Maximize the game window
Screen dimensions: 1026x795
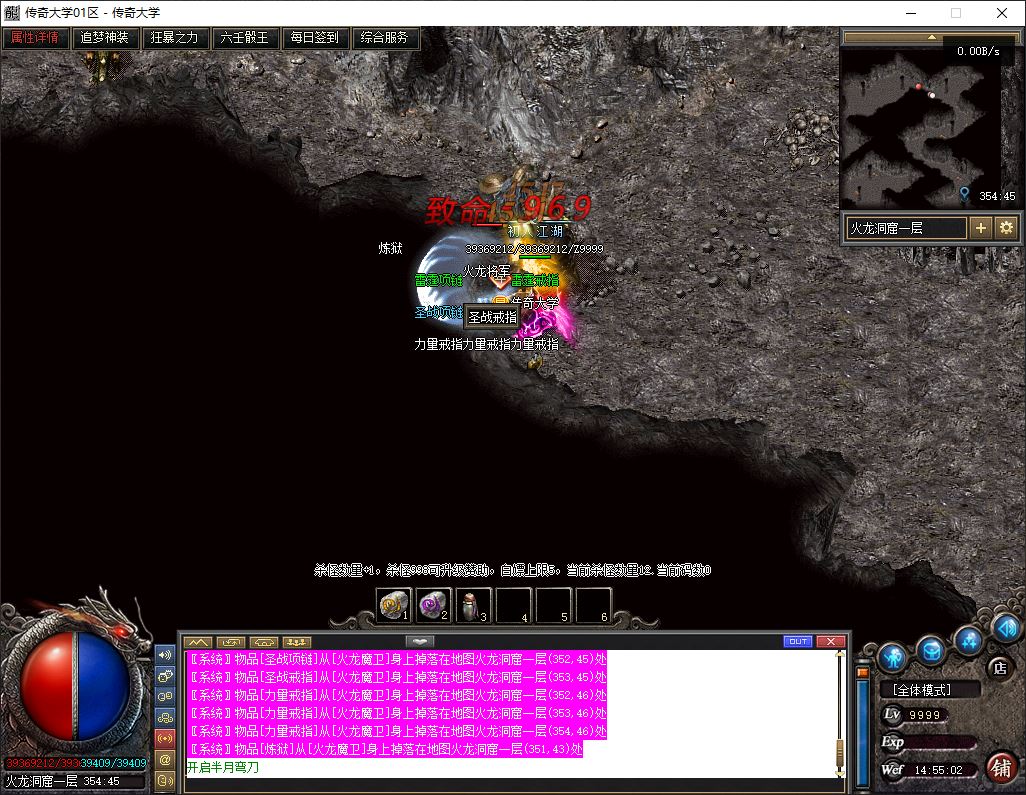(955, 14)
